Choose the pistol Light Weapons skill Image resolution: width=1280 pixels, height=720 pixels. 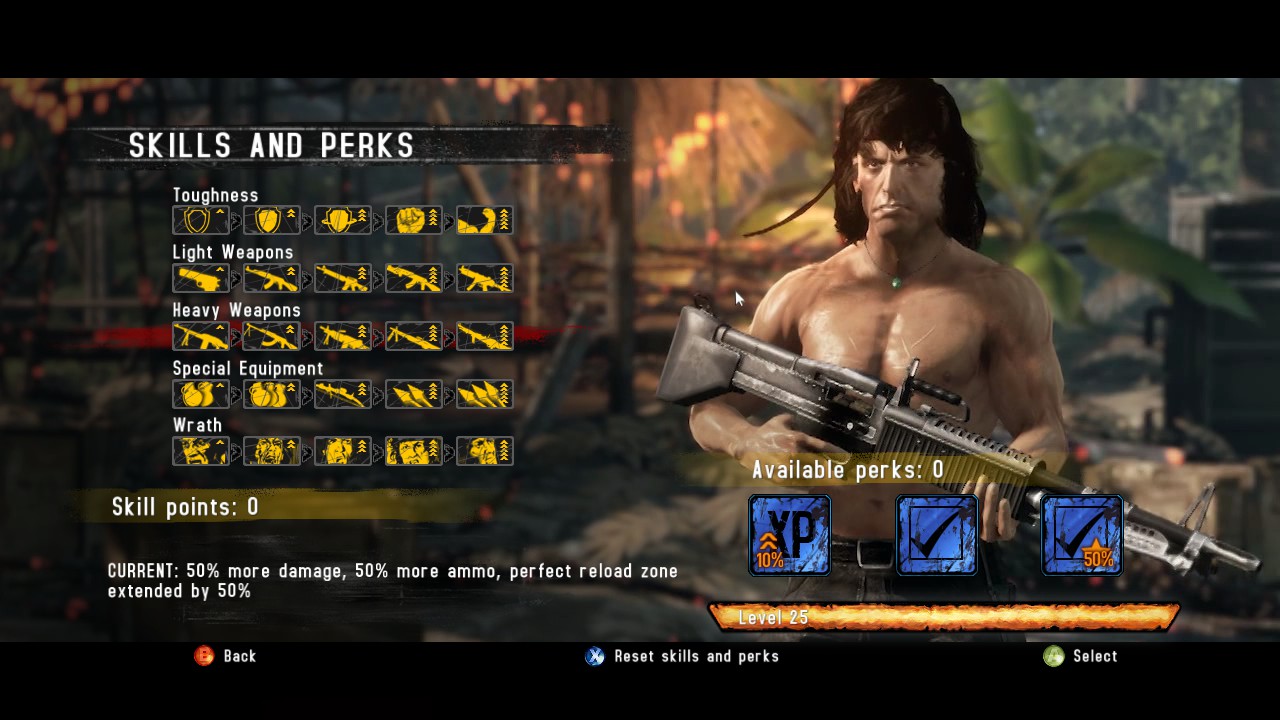(x=201, y=278)
